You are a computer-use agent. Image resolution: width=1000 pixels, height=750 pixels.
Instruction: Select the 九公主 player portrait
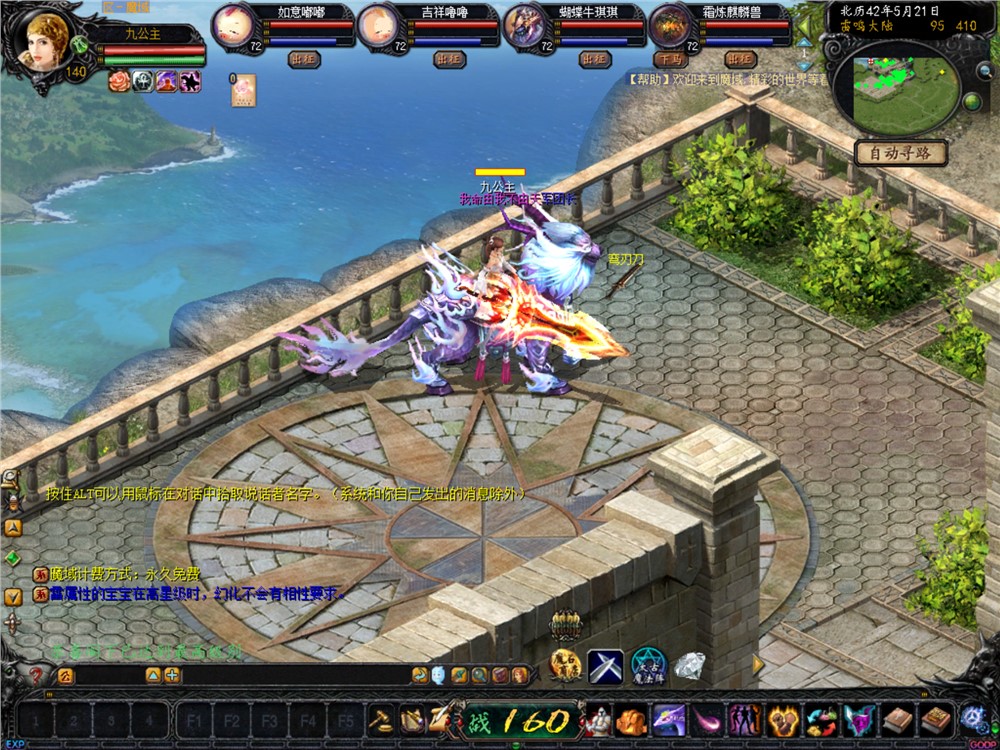(46, 42)
